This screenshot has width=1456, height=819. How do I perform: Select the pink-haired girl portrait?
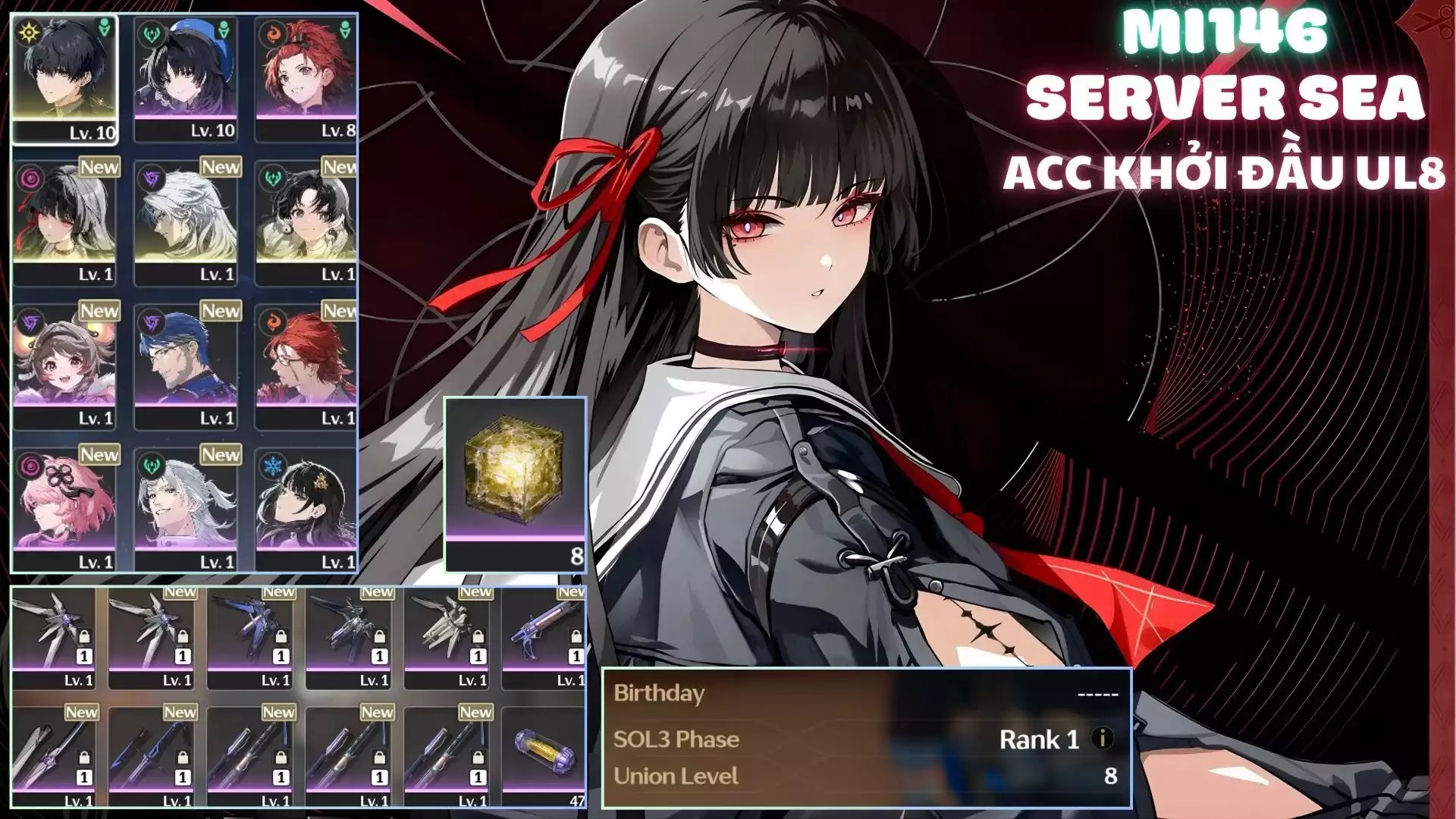point(64,510)
